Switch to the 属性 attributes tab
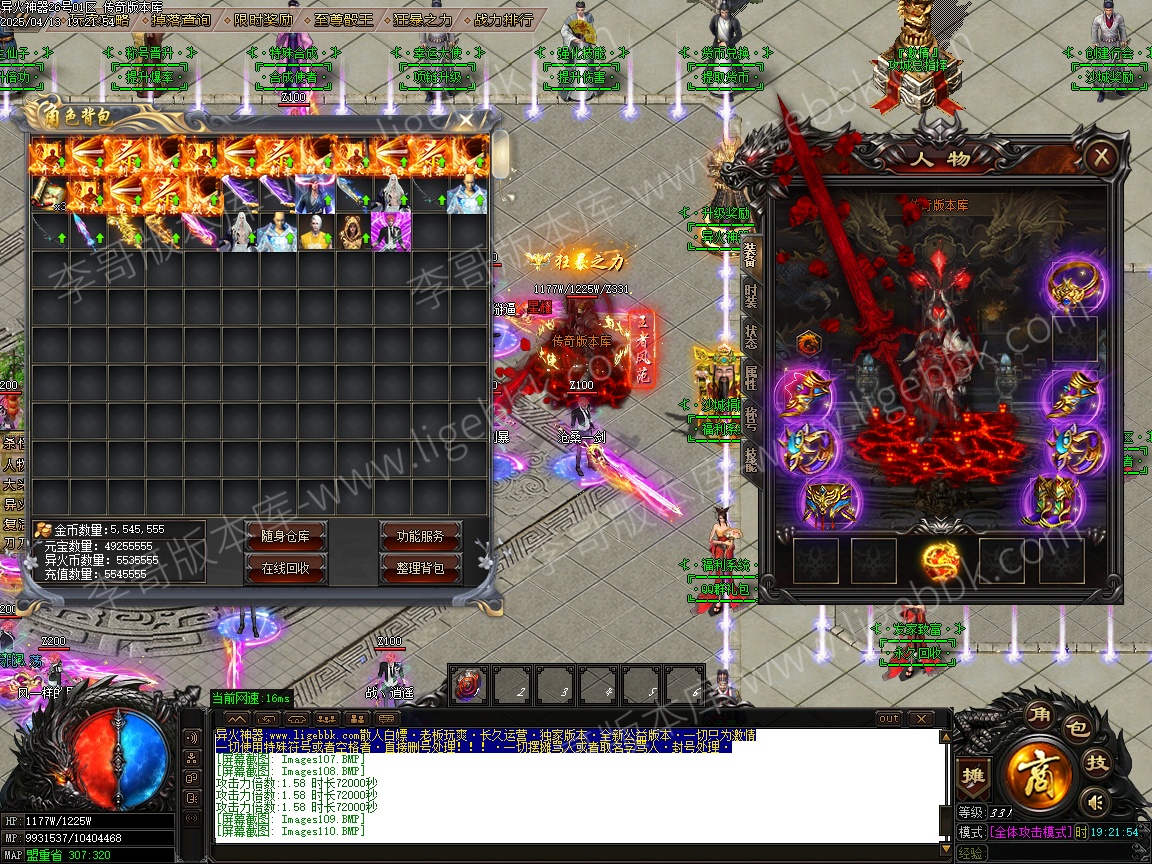The height and width of the screenshot is (864, 1152). click(x=750, y=378)
